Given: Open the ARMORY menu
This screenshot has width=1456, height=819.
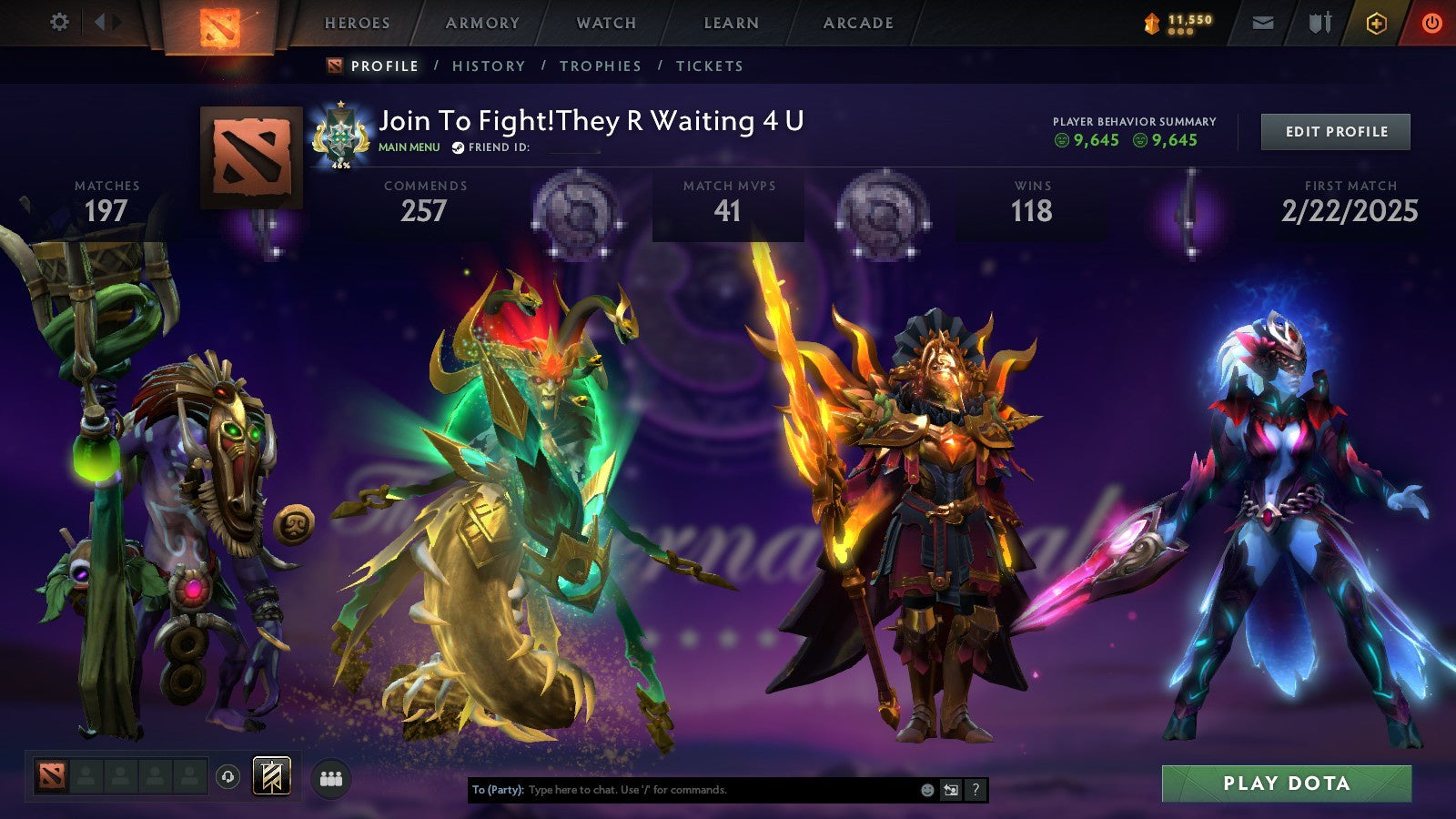Looking at the screenshot, I should [x=483, y=23].
